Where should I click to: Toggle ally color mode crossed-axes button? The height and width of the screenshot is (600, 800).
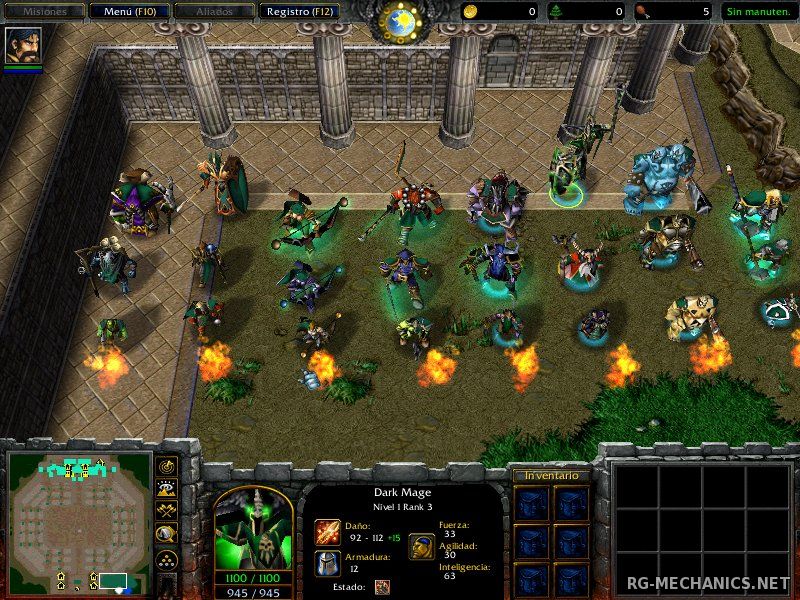point(166,512)
